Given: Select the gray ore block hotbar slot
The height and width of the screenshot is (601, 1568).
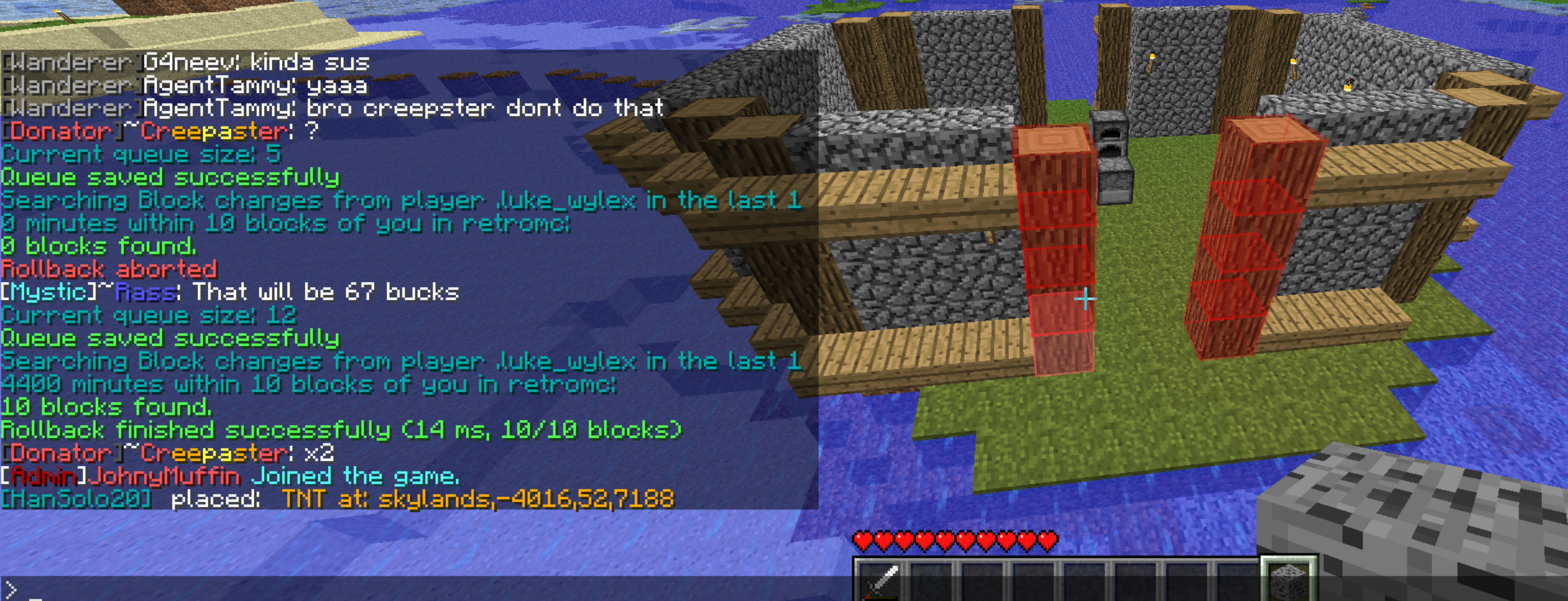Looking at the screenshot, I should [1288, 582].
